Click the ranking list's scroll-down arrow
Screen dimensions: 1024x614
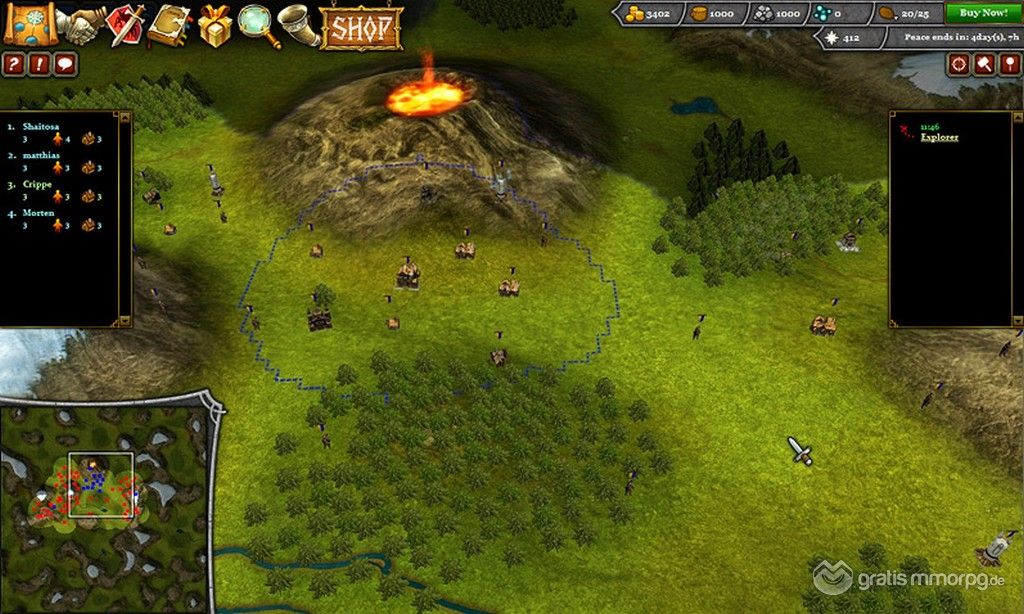(x=125, y=320)
